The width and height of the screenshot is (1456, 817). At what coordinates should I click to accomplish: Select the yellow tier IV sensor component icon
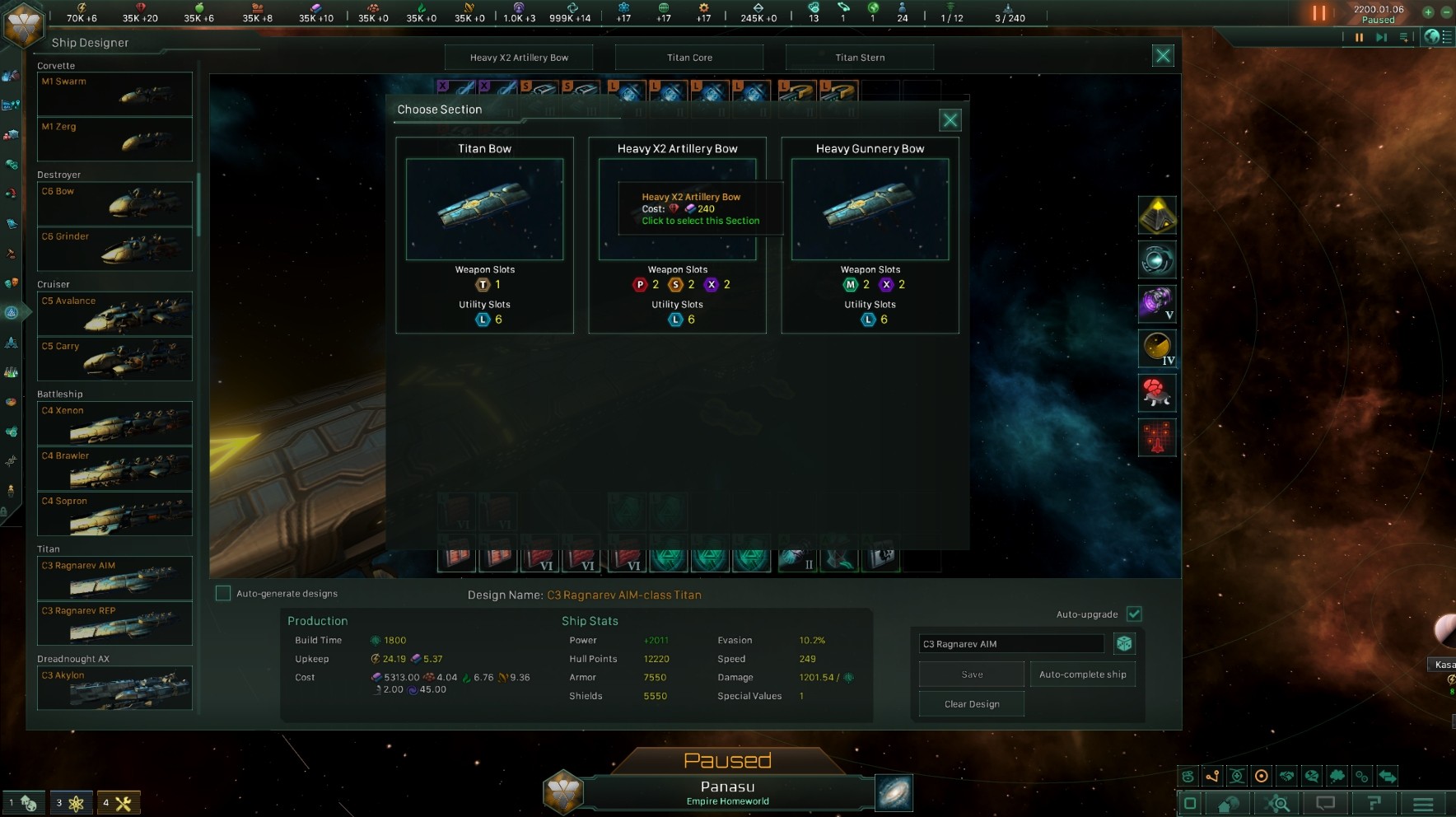coord(1157,348)
